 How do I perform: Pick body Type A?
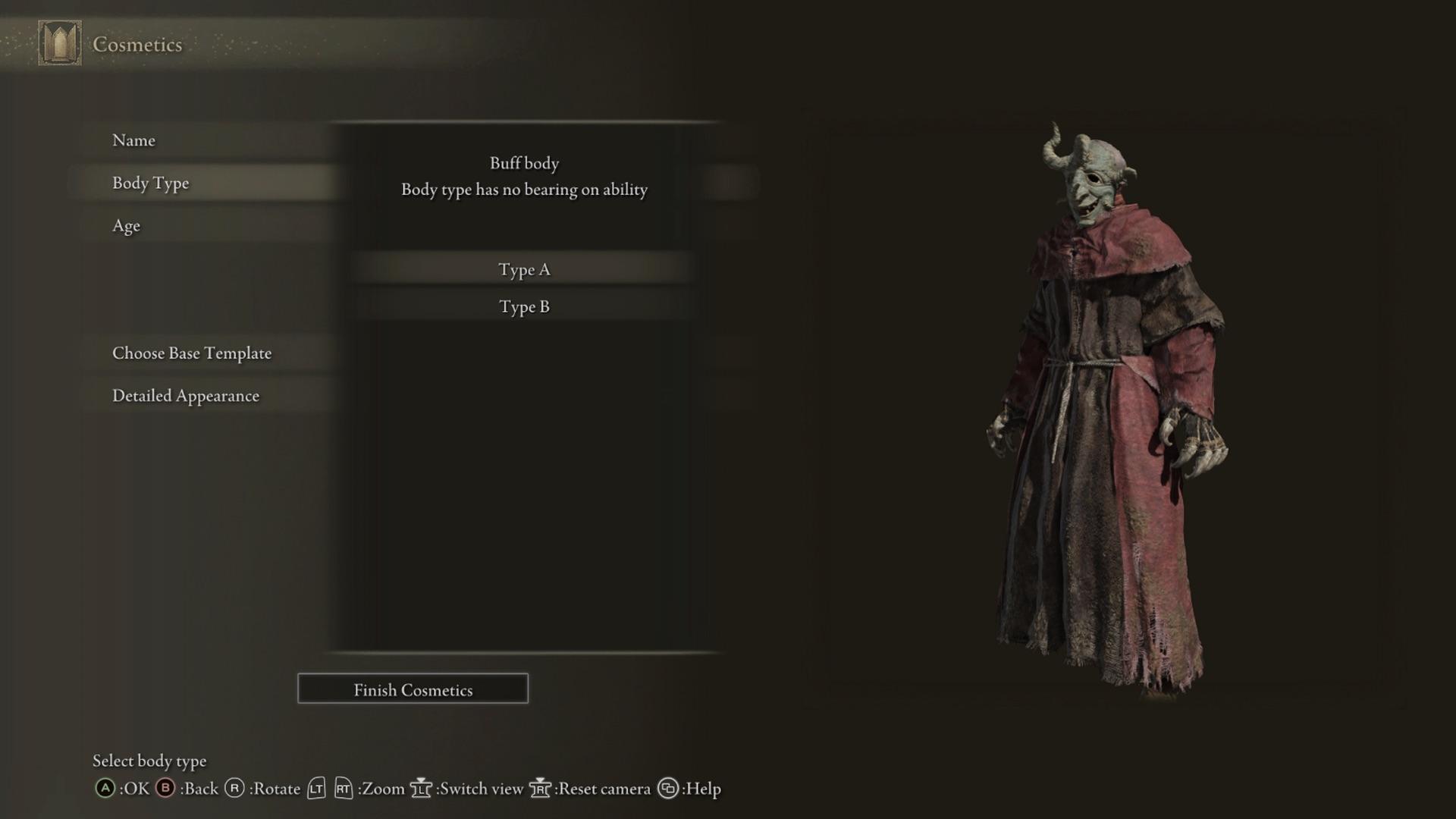pos(524,269)
